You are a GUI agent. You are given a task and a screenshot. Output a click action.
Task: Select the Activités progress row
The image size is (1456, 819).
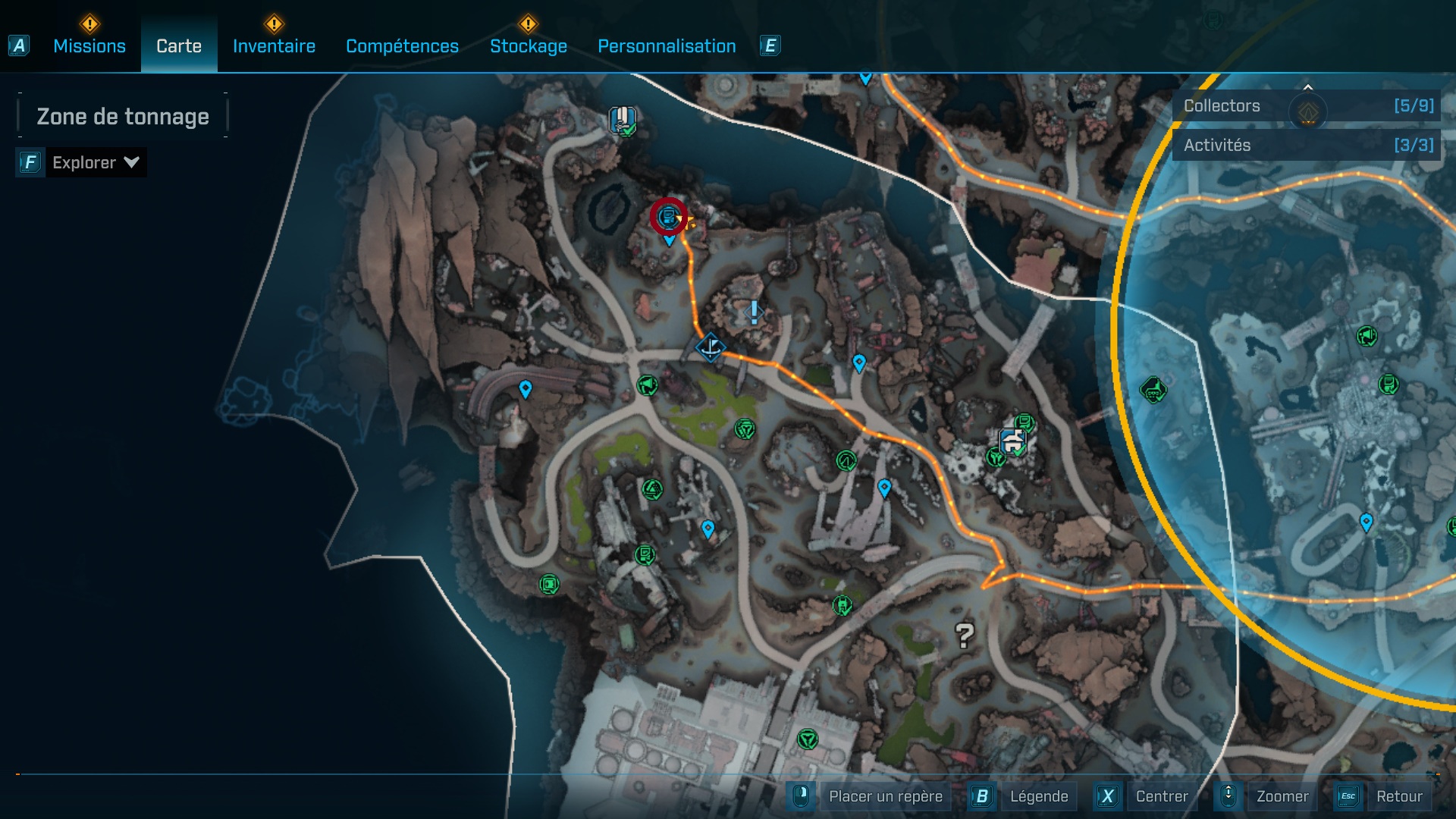click(x=1307, y=145)
